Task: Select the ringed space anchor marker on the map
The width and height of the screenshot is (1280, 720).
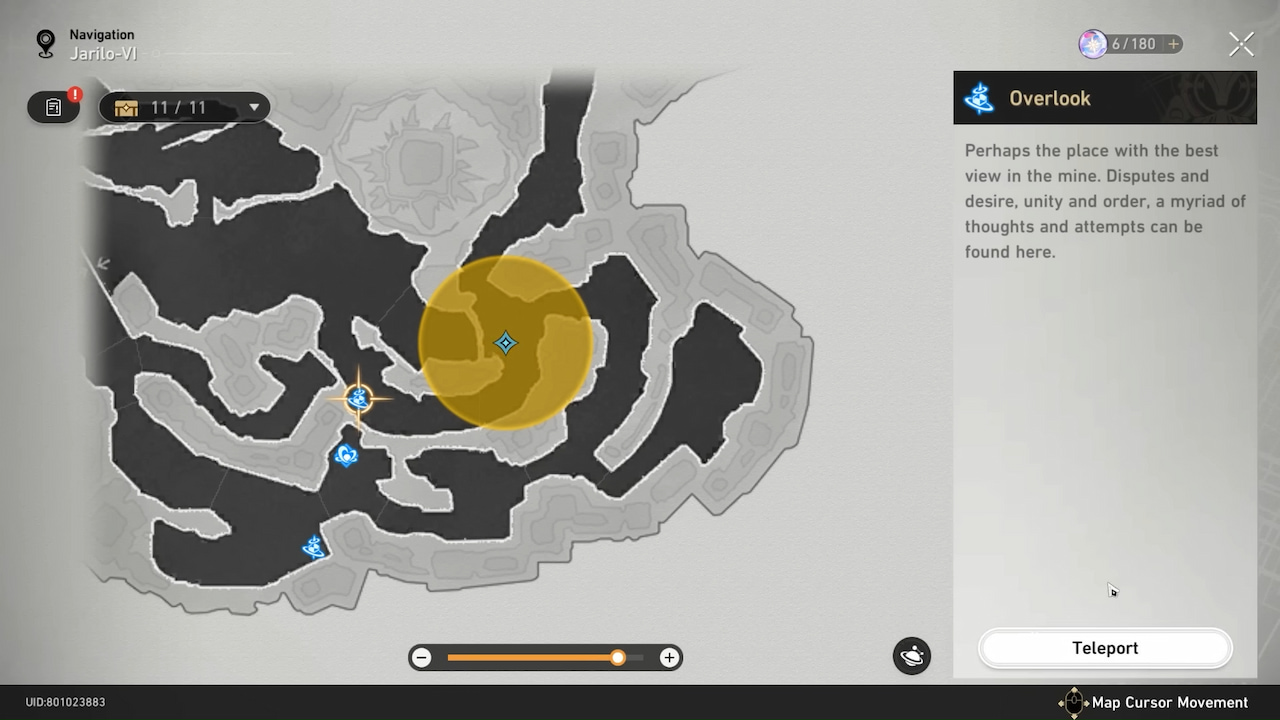Action: (359, 398)
